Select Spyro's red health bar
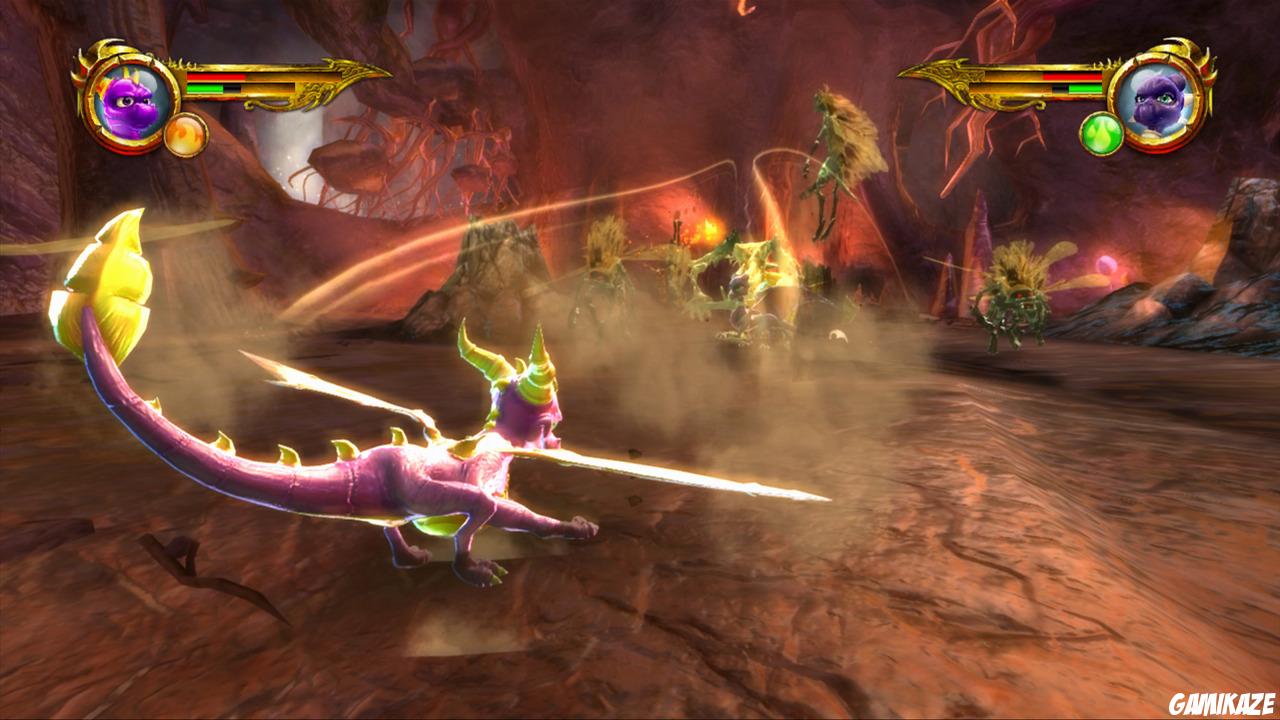1280x720 pixels. (215, 77)
